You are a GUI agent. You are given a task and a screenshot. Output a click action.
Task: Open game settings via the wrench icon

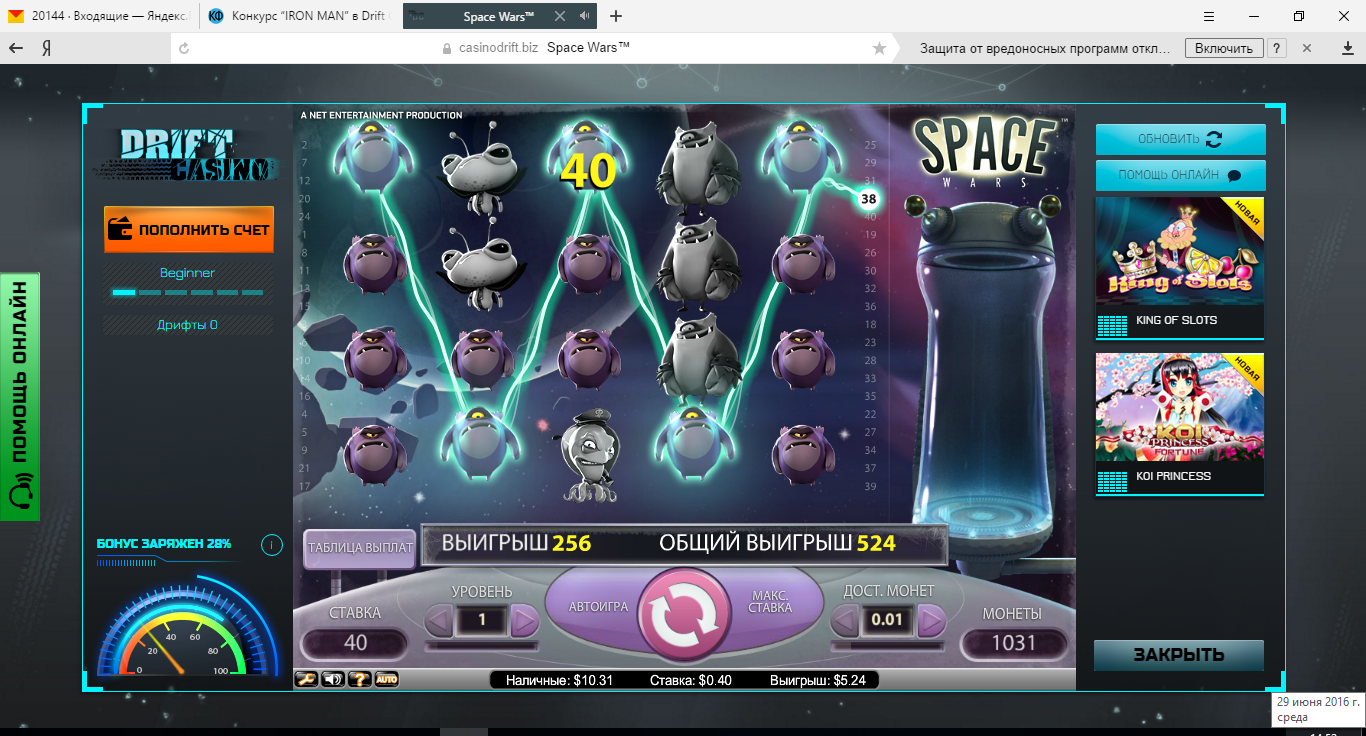306,680
